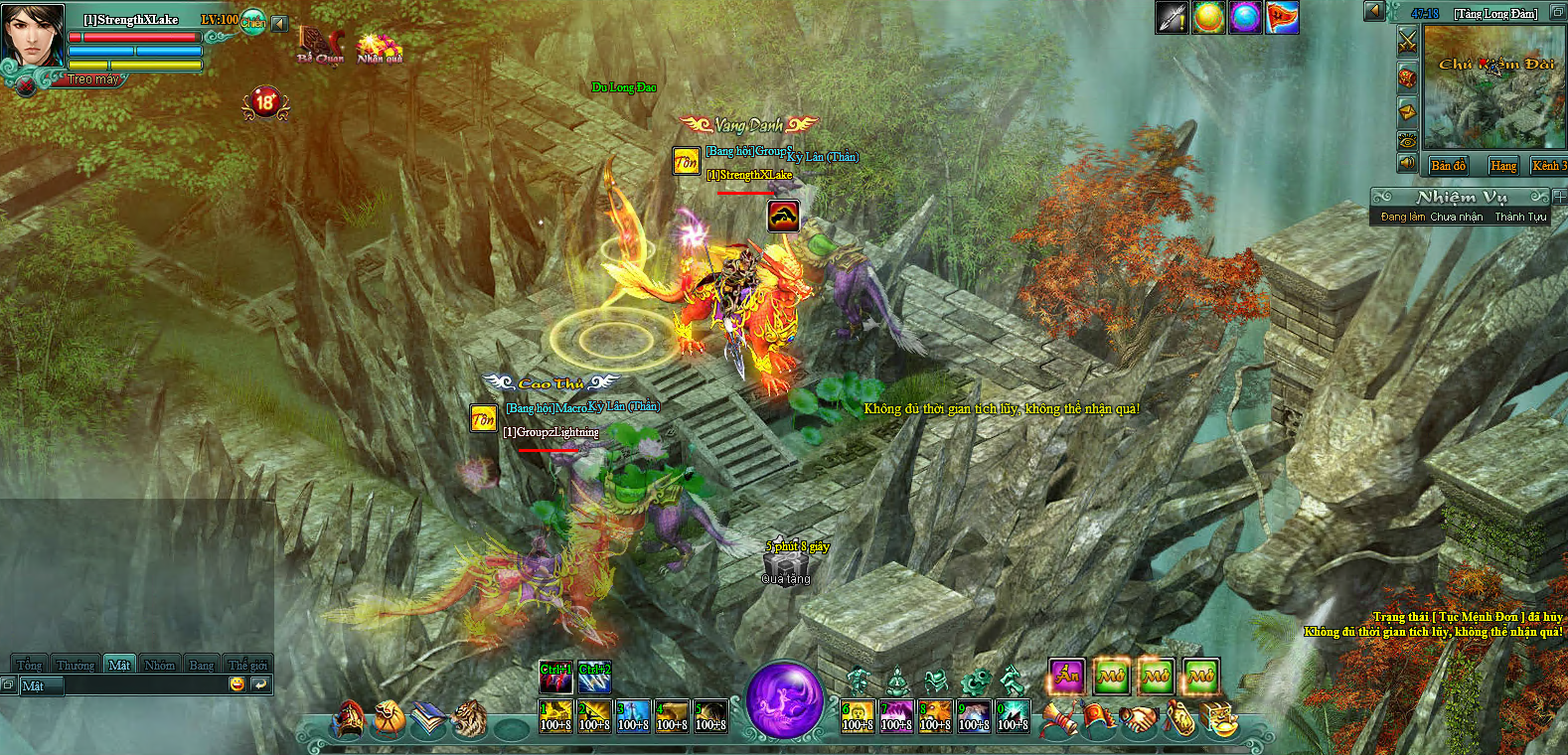Open the emoji picker in chat
Viewport: 1568px width, 755px height.
pyautogui.click(x=236, y=684)
